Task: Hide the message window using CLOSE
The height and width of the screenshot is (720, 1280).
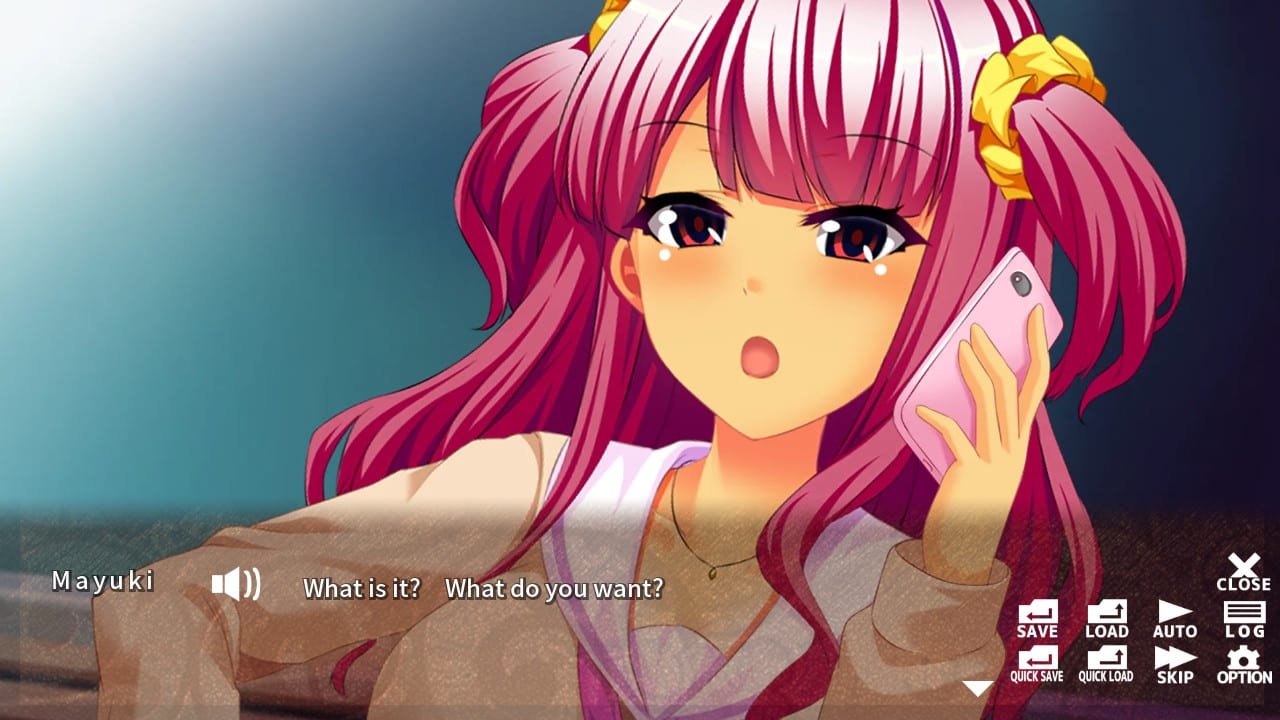Action: pyautogui.click(x=1243, y=572)
